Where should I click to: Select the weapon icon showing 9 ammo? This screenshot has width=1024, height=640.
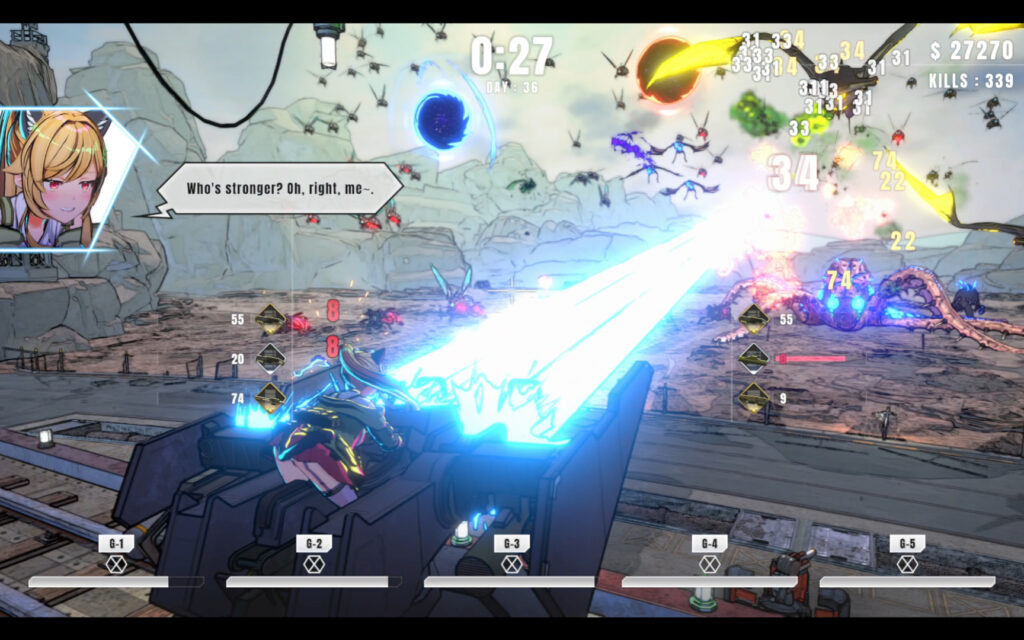(753, 397)
